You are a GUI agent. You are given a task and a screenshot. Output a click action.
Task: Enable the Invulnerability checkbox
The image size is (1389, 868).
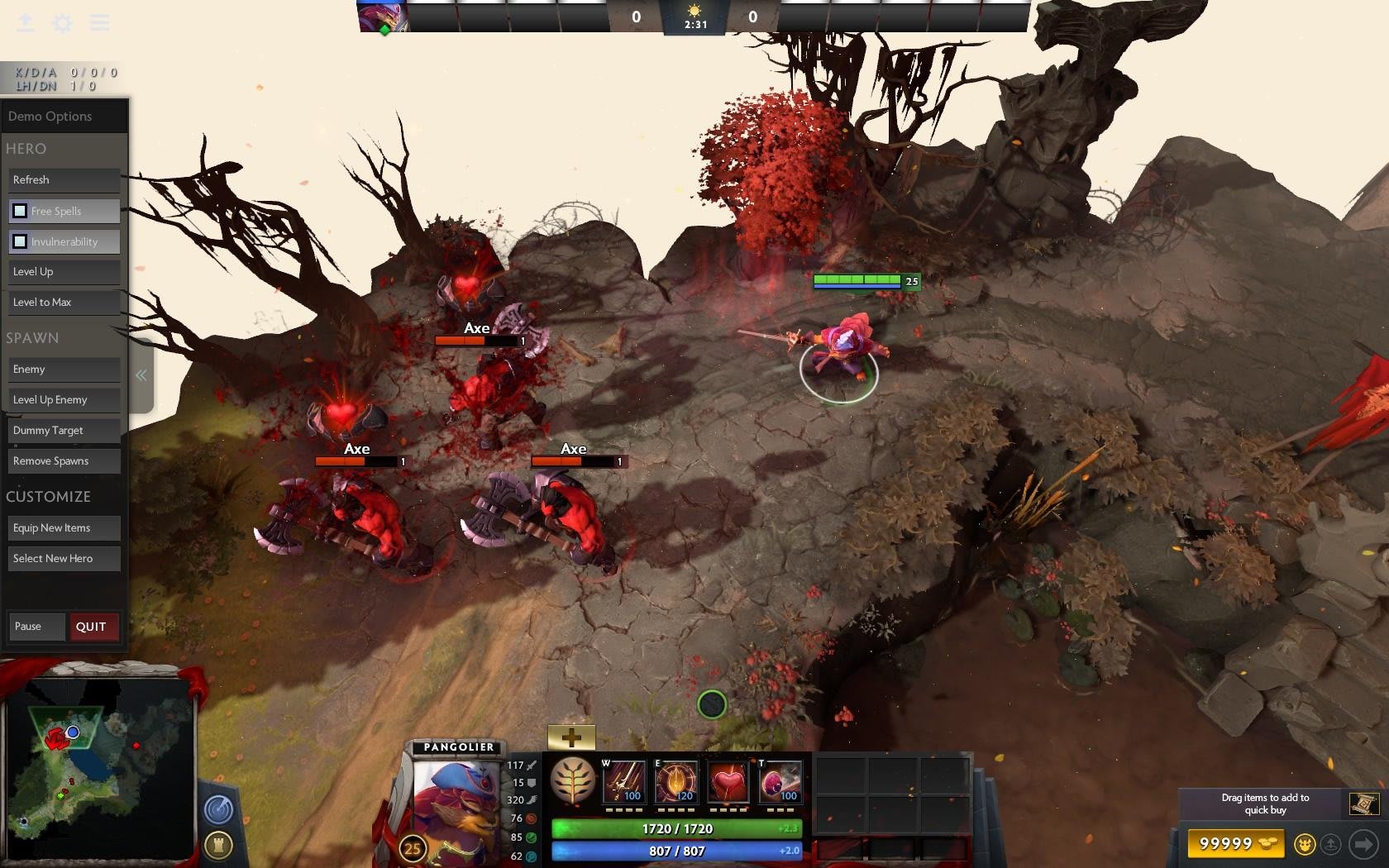(x=20, y=242)
